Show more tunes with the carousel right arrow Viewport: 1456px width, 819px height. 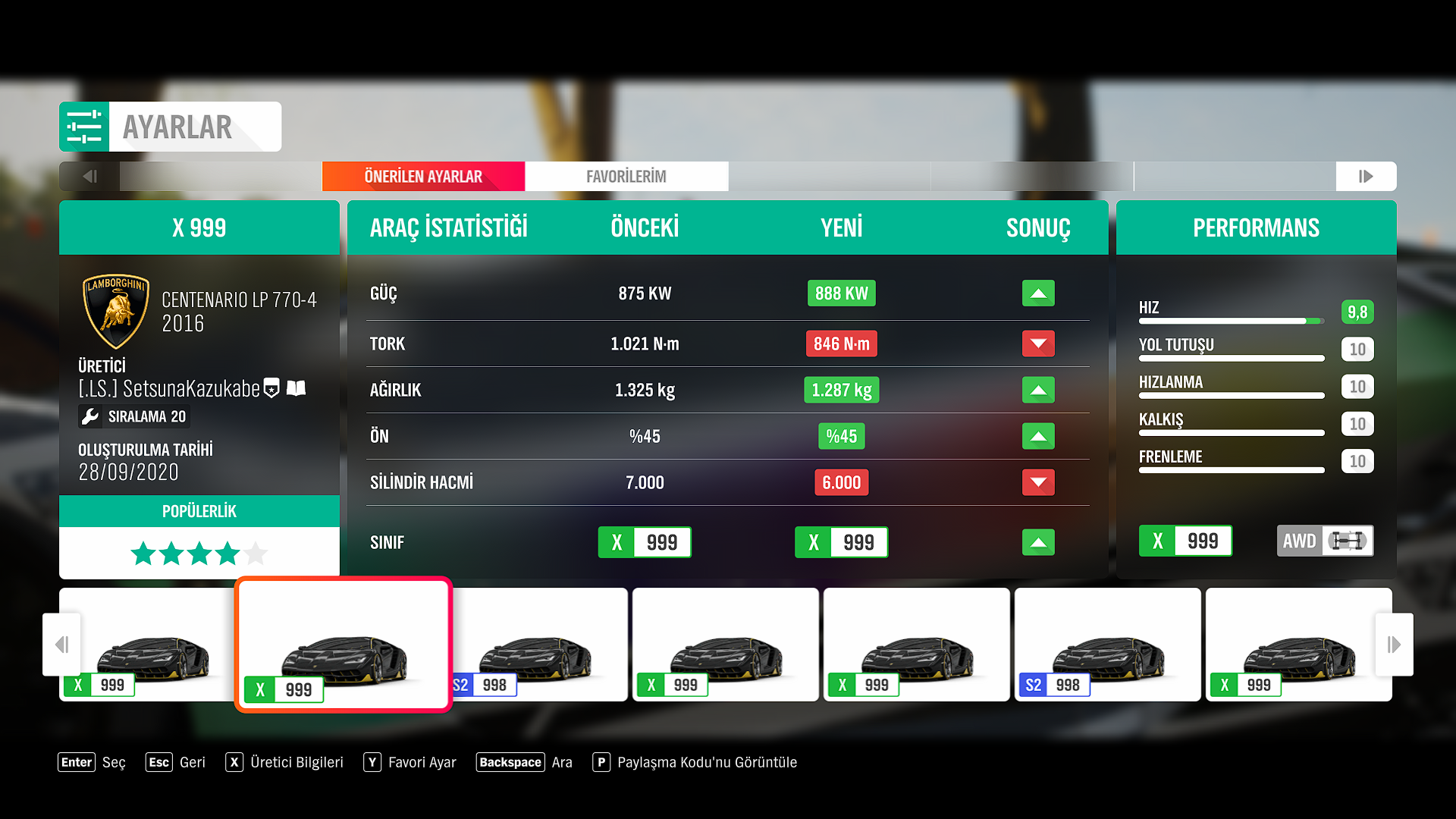click(1394, 645)
